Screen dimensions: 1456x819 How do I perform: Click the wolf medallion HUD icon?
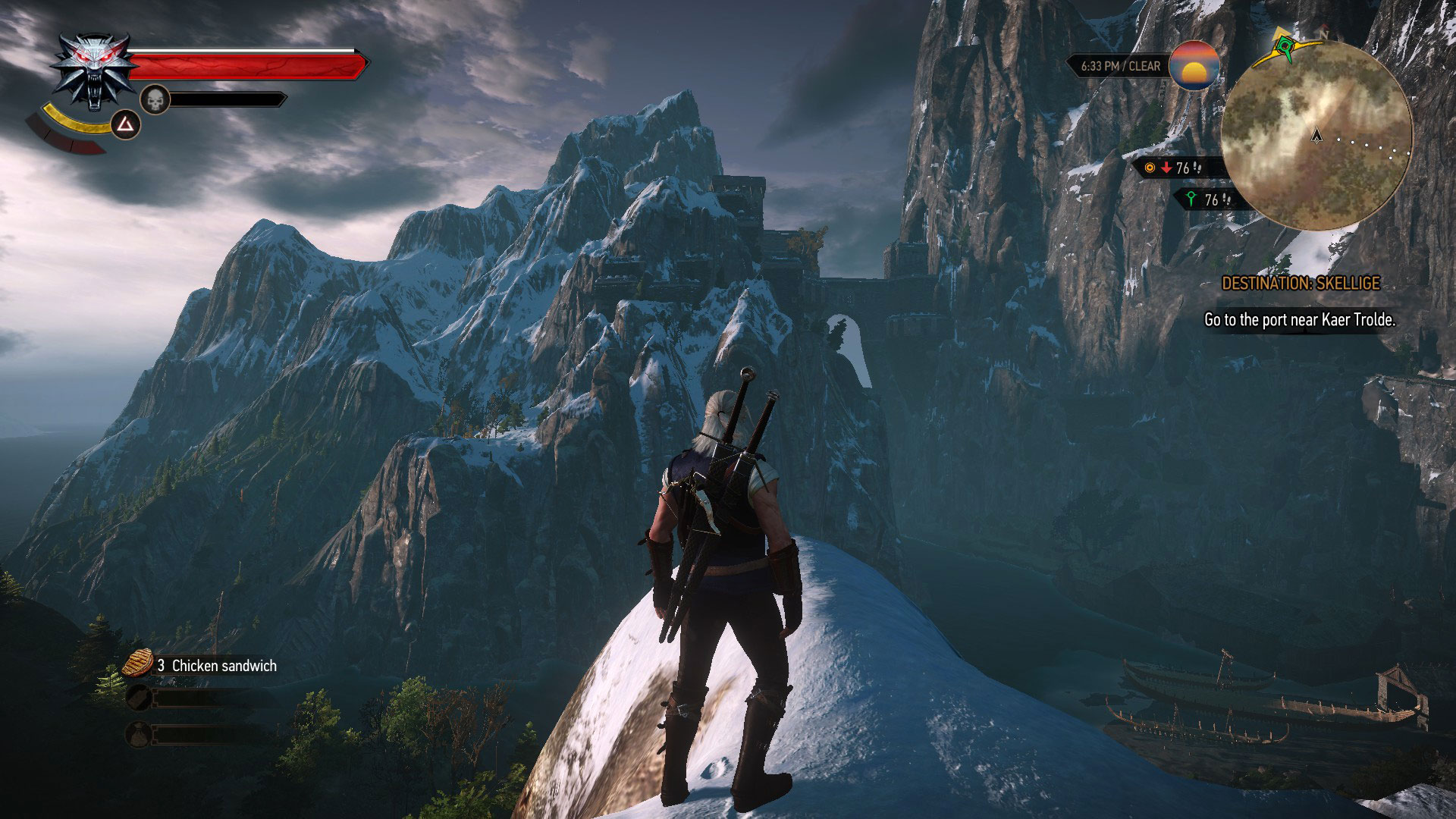click(x=94, y=72)
